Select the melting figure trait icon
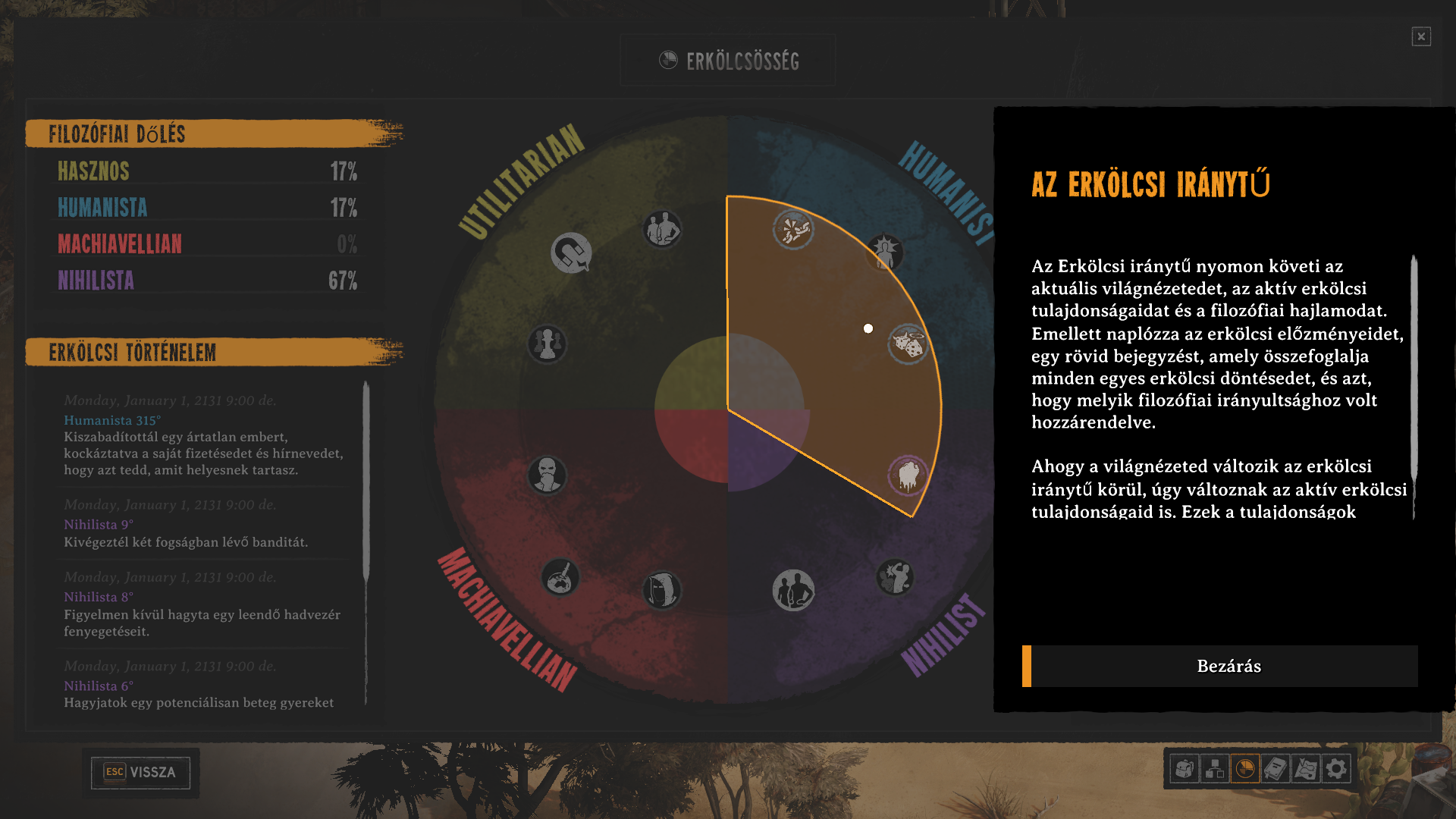 [908, 475]
